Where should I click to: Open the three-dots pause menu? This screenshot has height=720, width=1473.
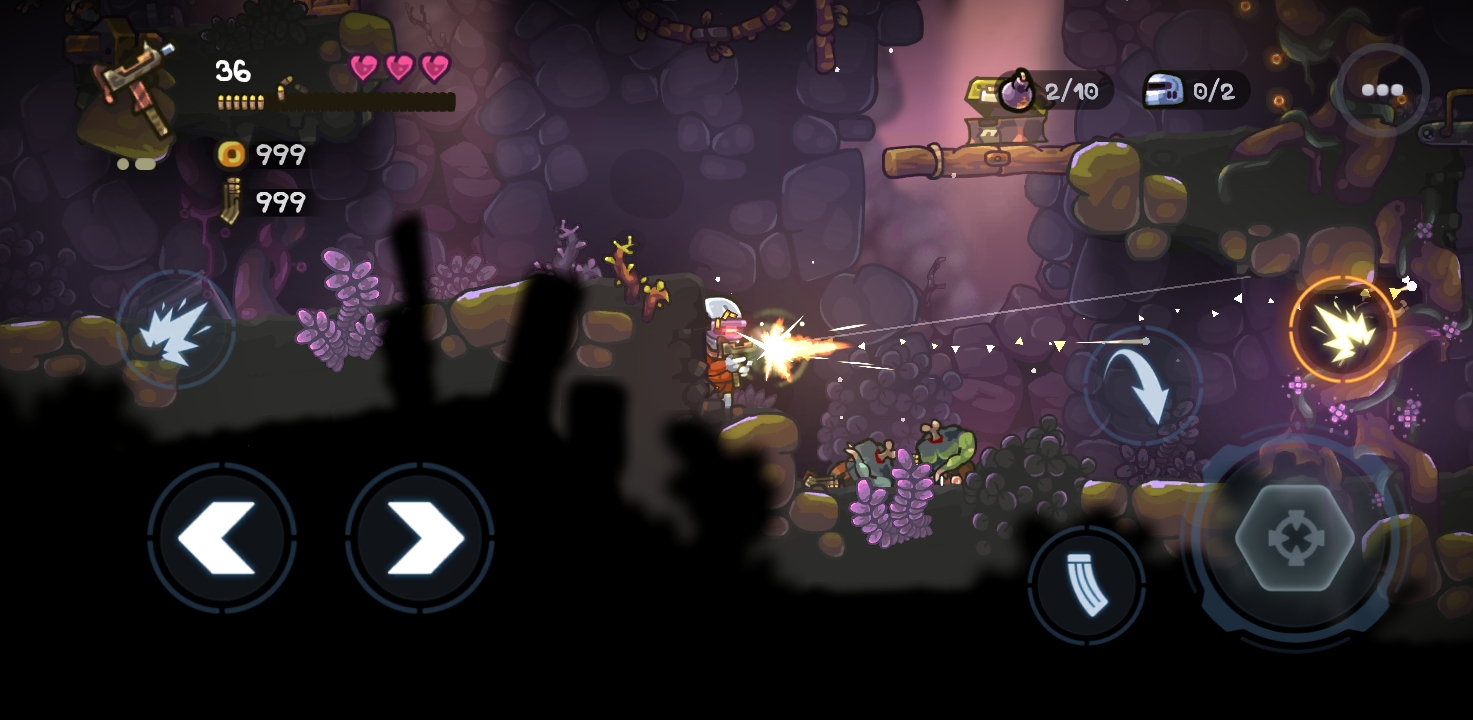click(1382, 90)
